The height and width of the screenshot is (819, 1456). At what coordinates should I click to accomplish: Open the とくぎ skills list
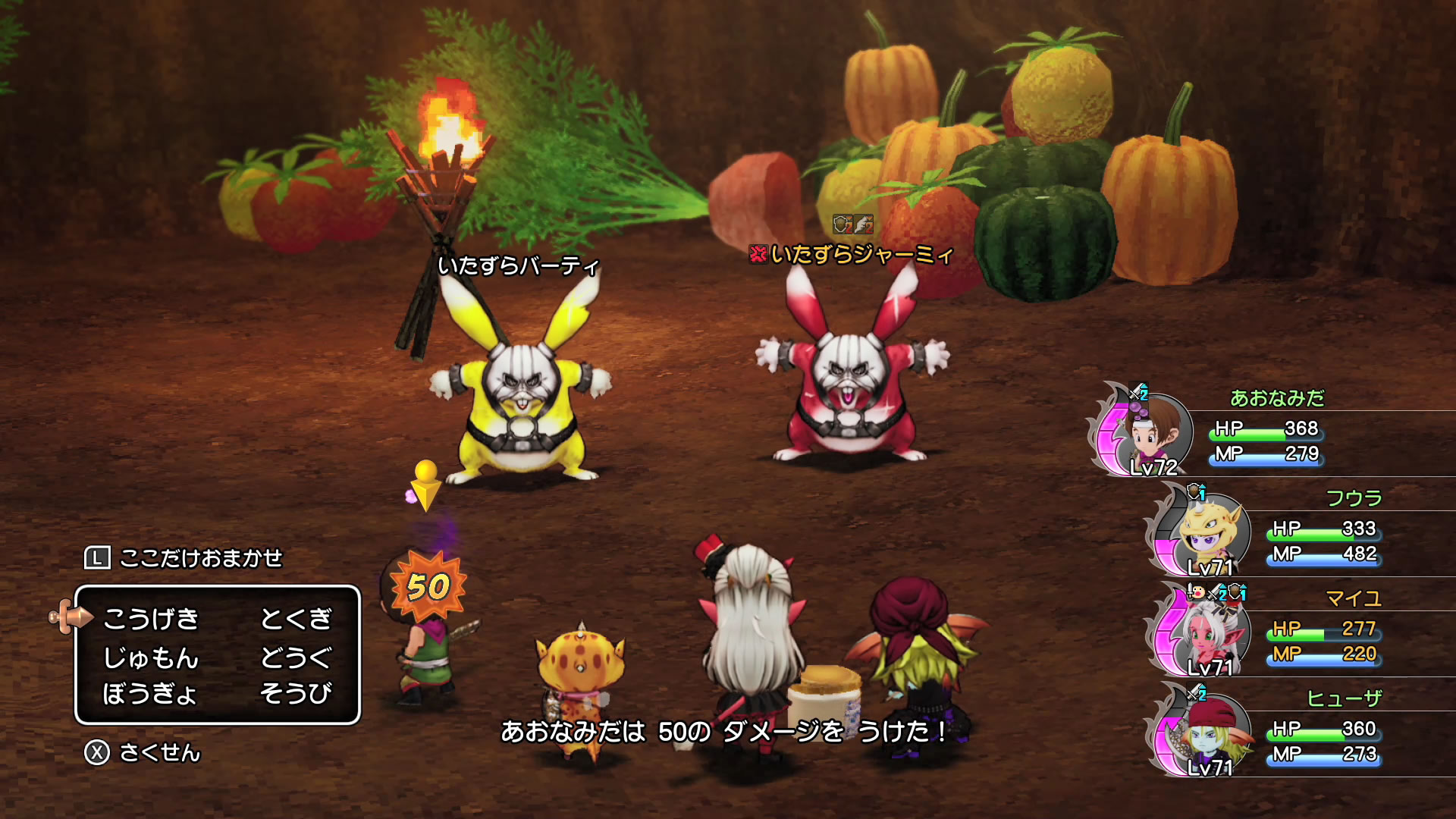coord(296,619)
